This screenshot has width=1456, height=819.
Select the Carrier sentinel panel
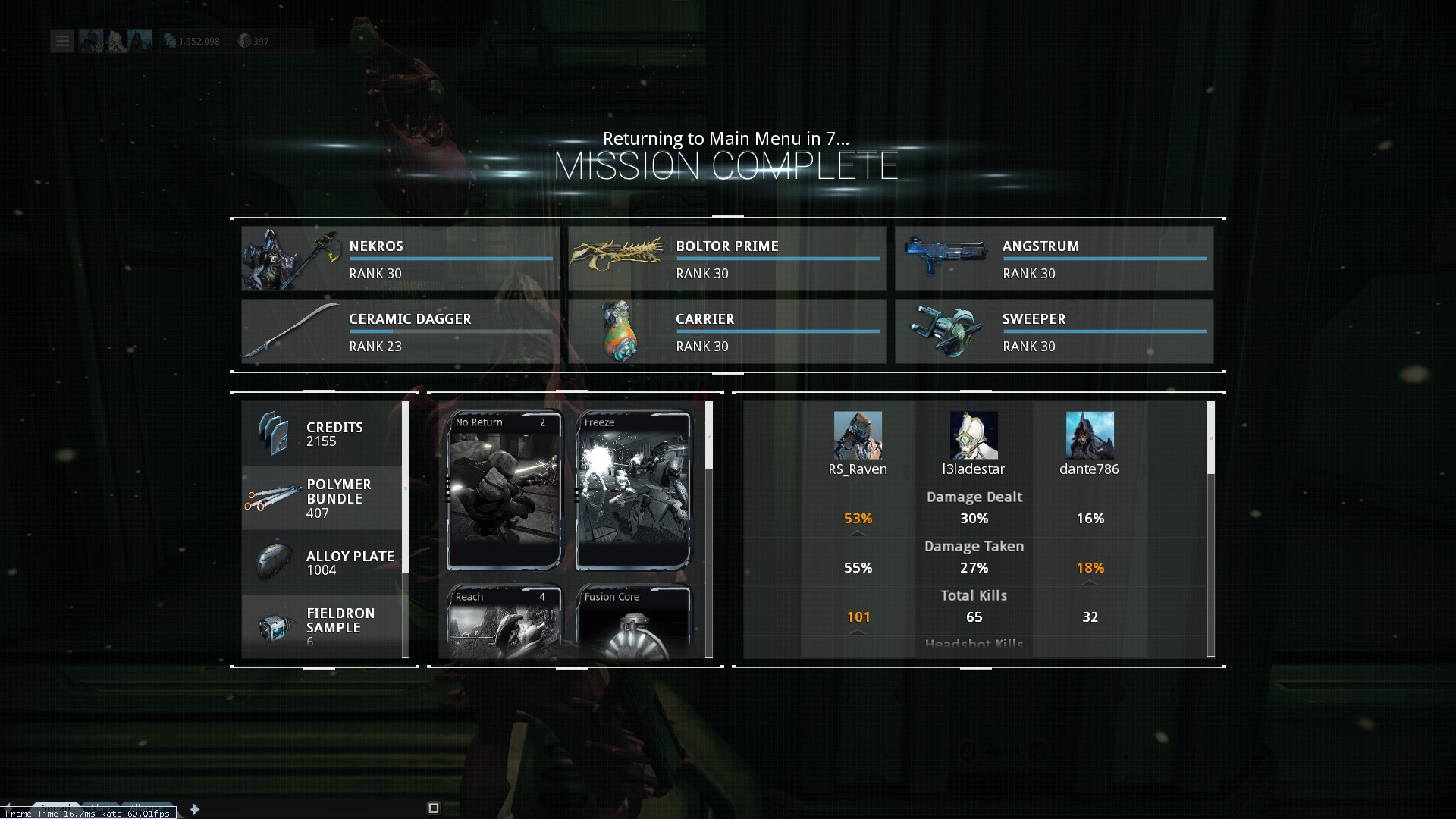coord(726,331)
